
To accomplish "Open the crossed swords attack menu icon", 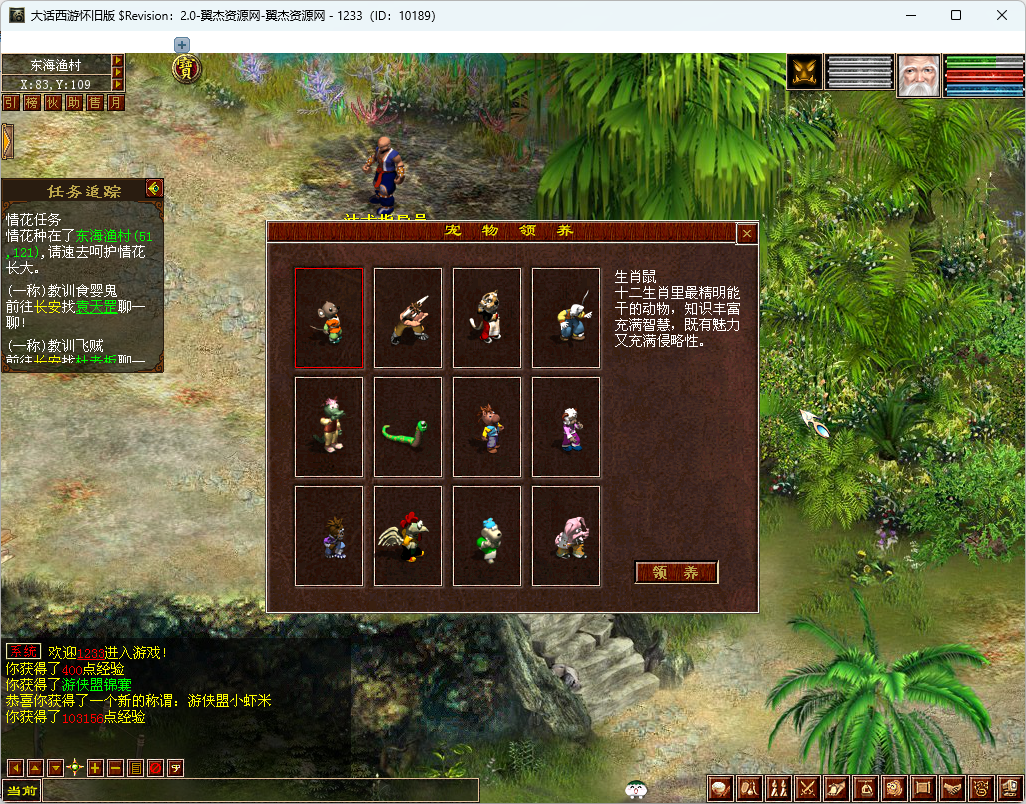I will pos(807,789).
